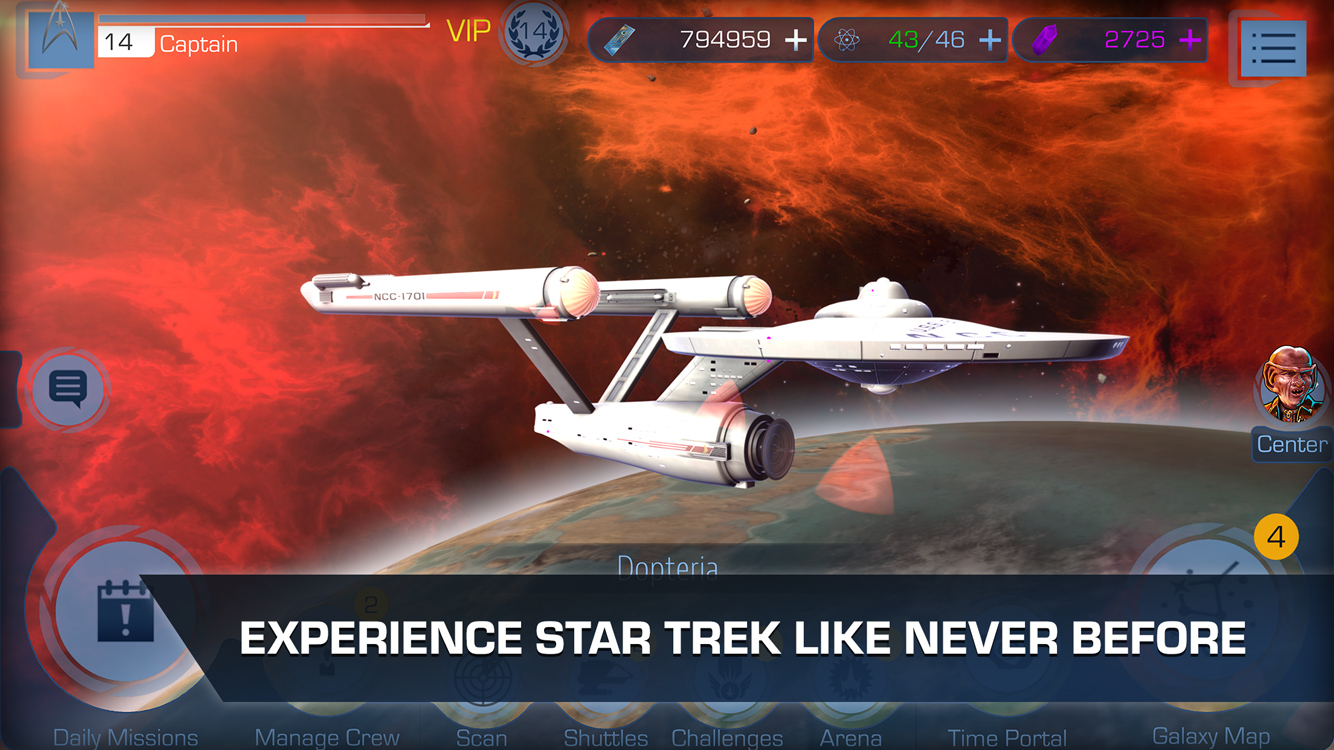Select the Dopteria planet label

point(667,567)
